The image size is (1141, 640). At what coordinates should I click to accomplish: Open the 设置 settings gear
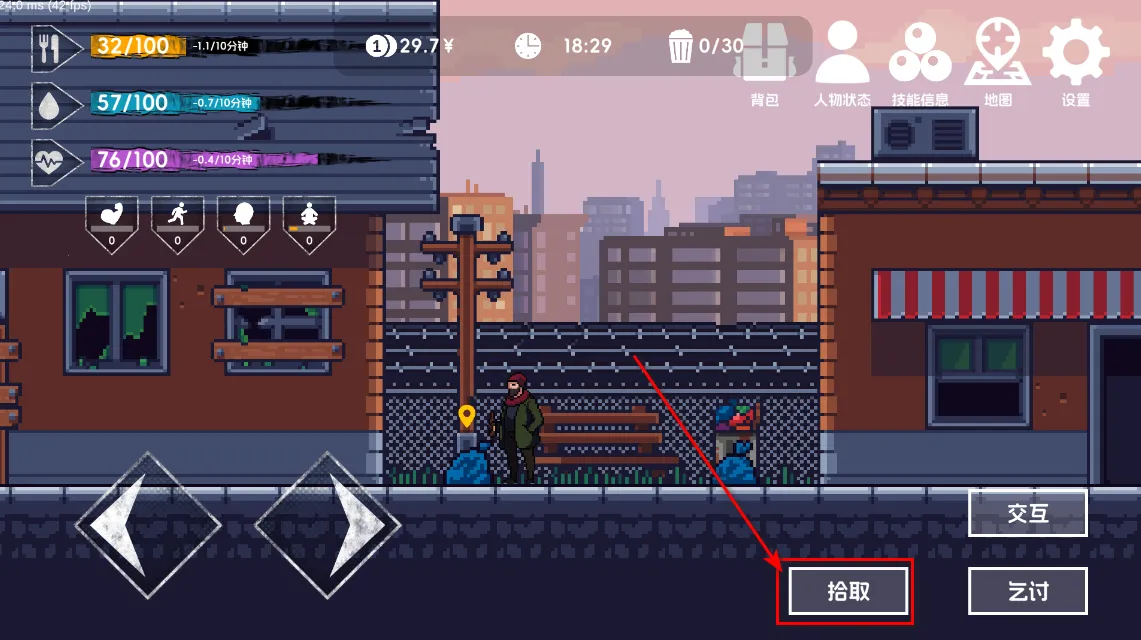tap(1076, 60)
